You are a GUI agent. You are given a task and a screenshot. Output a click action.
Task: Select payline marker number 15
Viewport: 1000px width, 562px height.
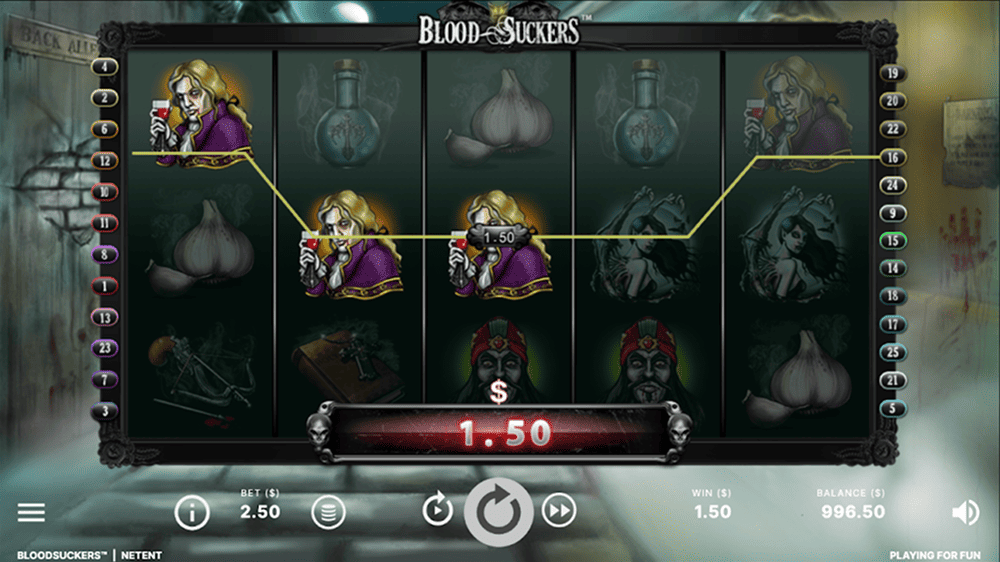[892, 241]
